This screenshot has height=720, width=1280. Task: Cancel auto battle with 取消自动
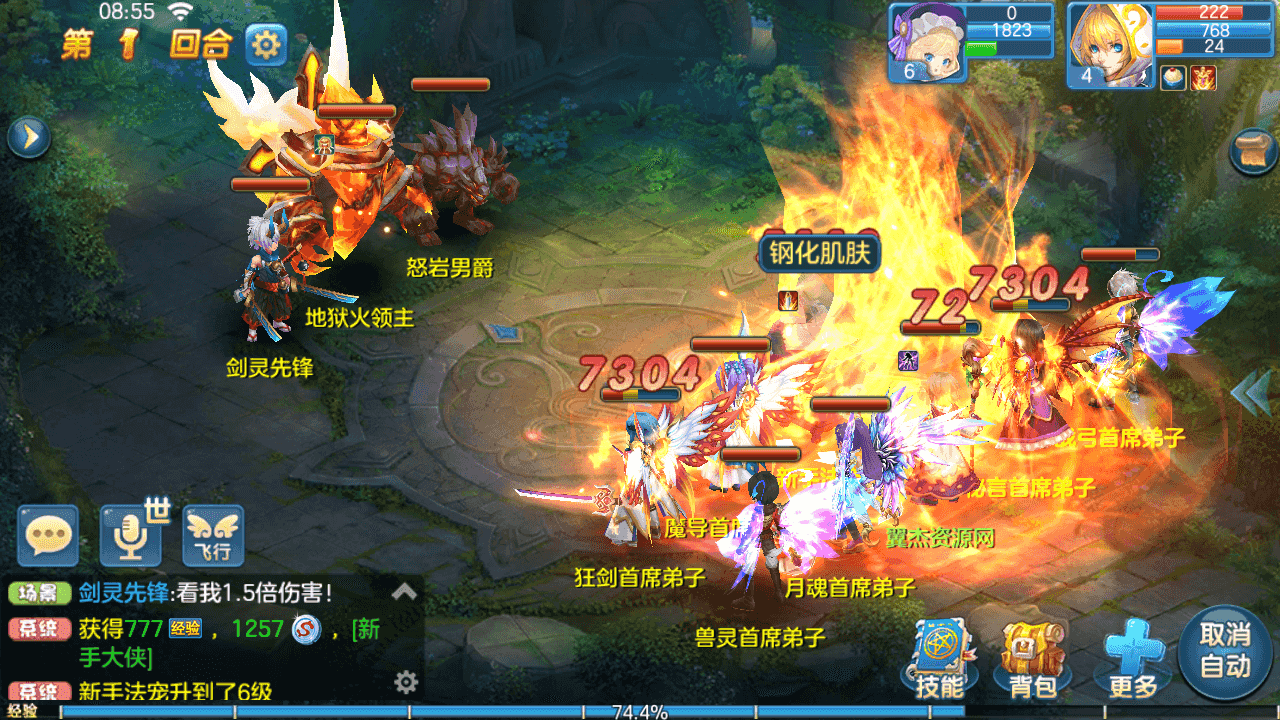coord(1225,652)
